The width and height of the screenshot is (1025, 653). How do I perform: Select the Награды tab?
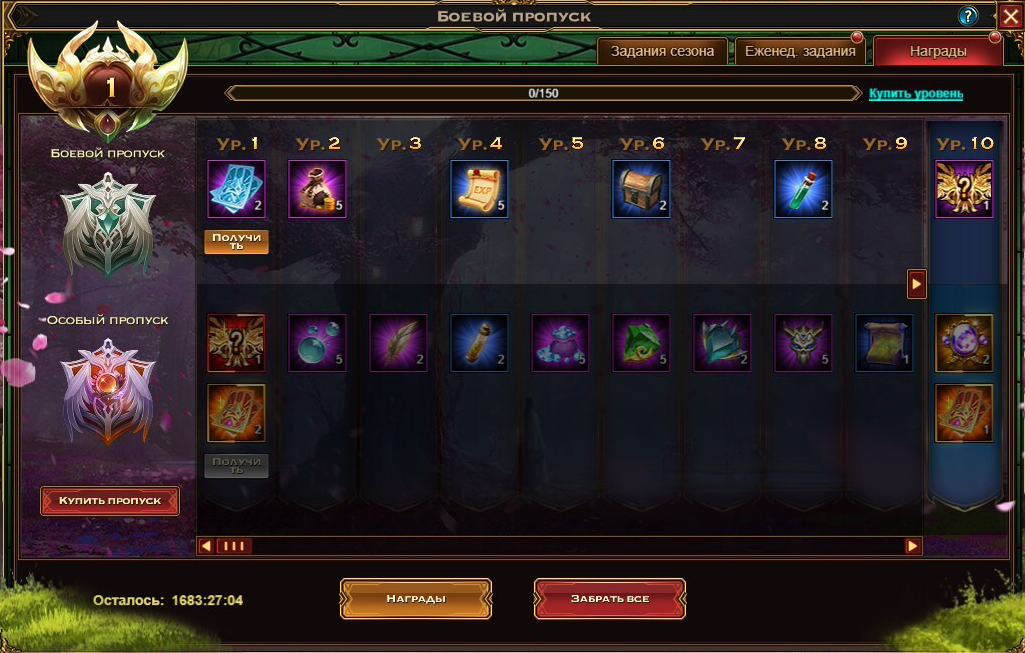937,52
